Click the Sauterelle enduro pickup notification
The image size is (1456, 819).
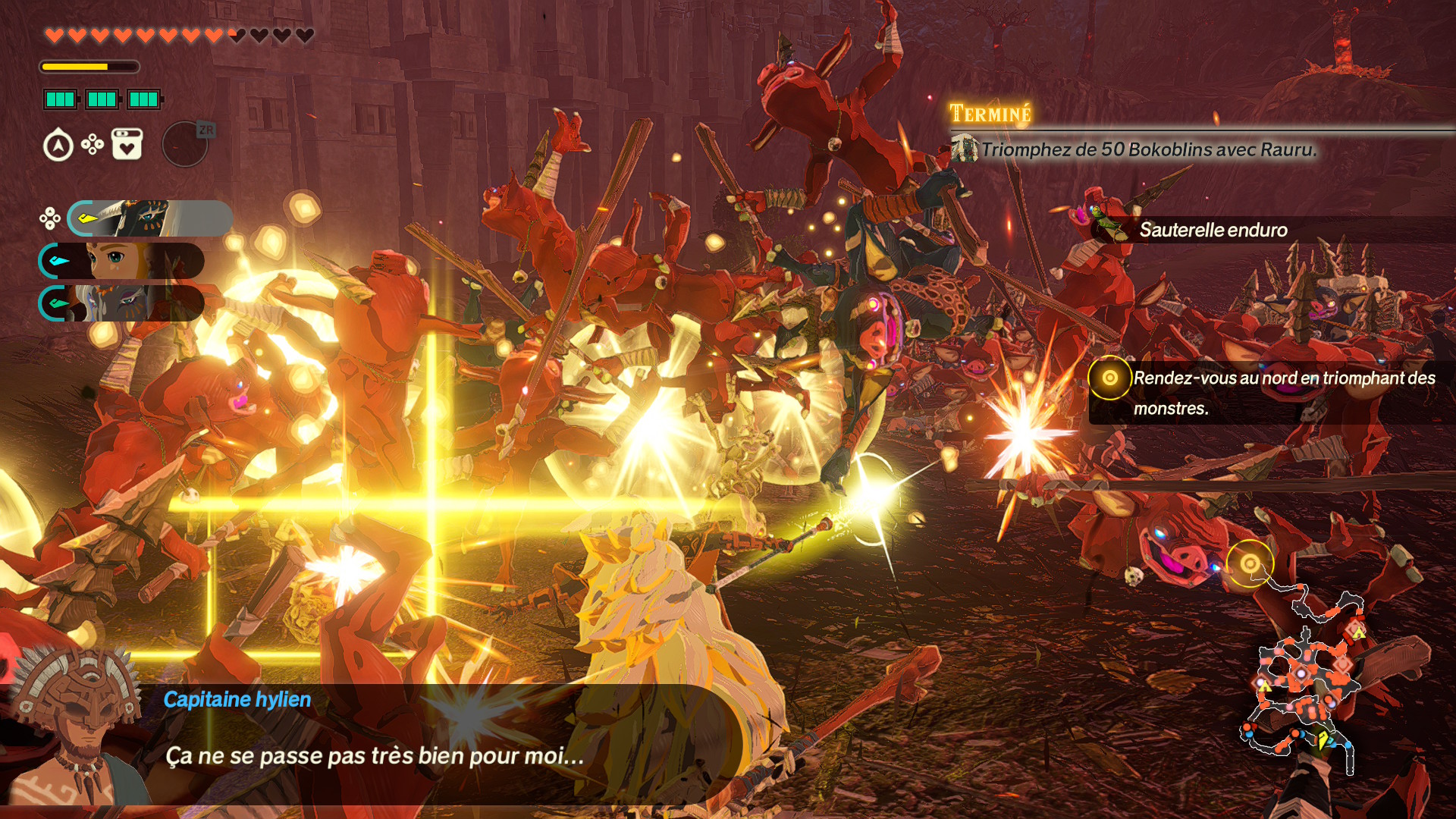(x=1213, y=230)
